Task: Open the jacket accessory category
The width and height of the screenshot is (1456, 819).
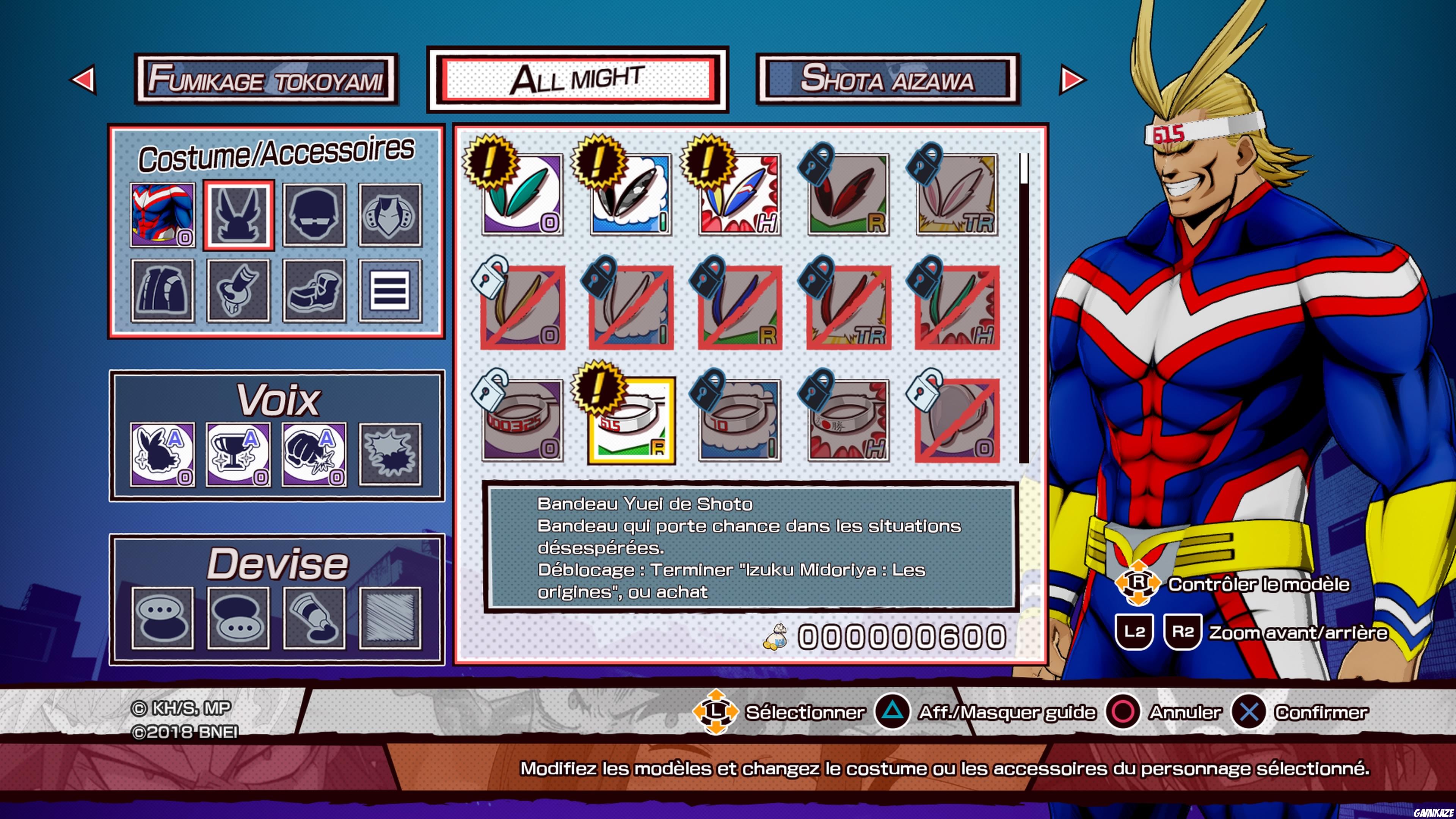Action: click(x=162, y=290)
